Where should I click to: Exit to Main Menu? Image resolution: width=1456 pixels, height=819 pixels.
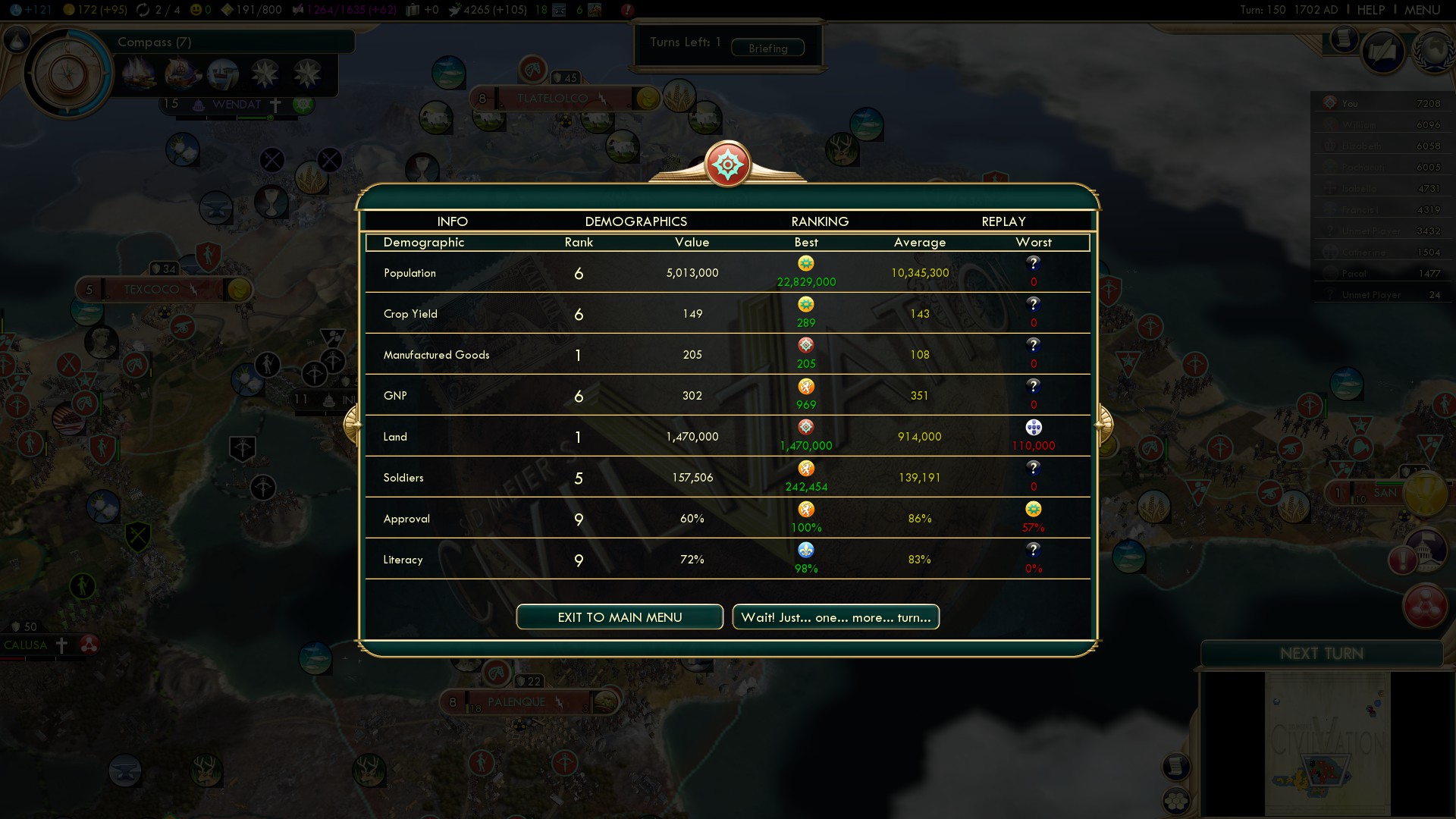tap(620, 617)
